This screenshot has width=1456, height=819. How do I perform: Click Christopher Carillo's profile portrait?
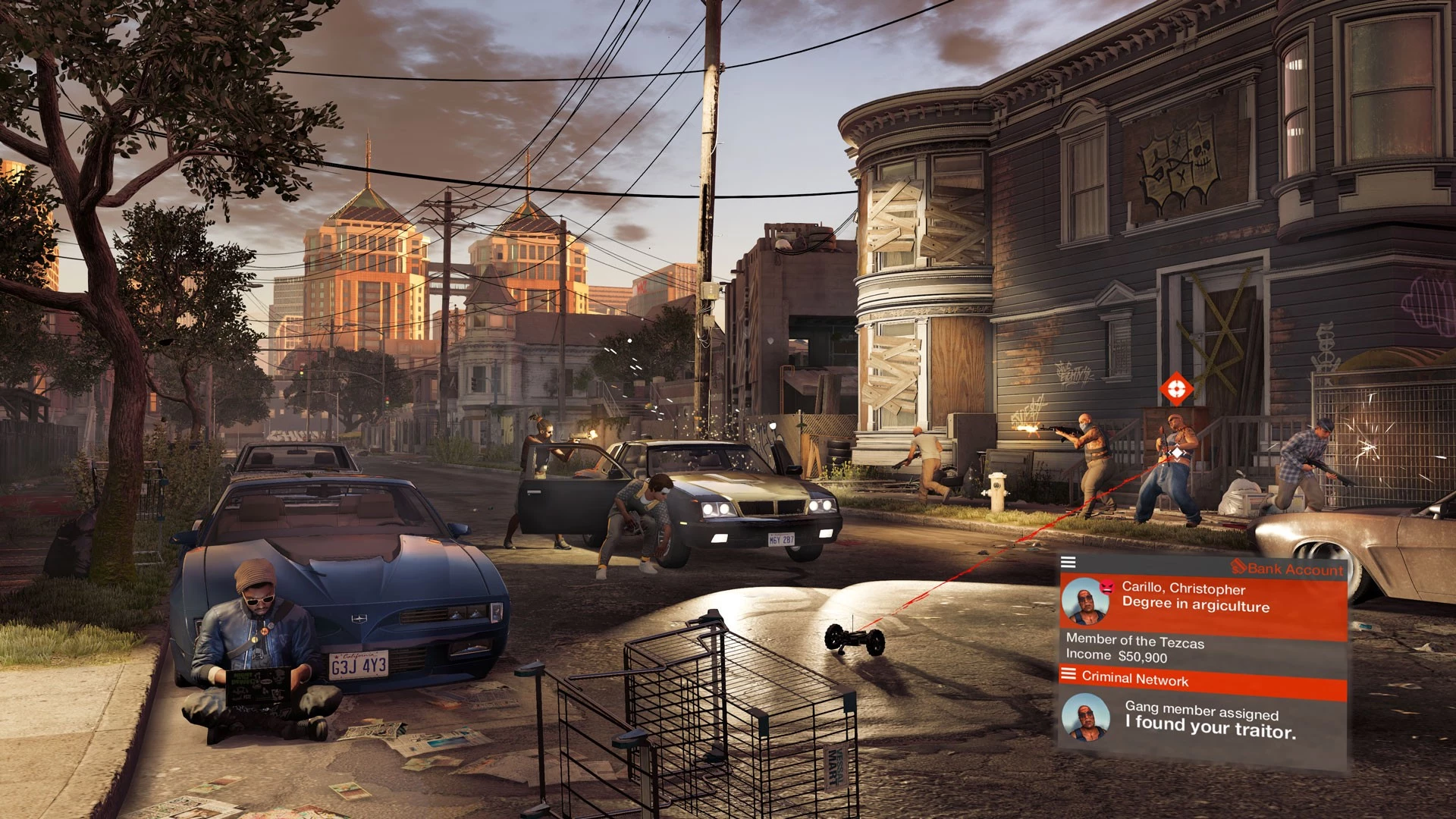coord(1085,601)
